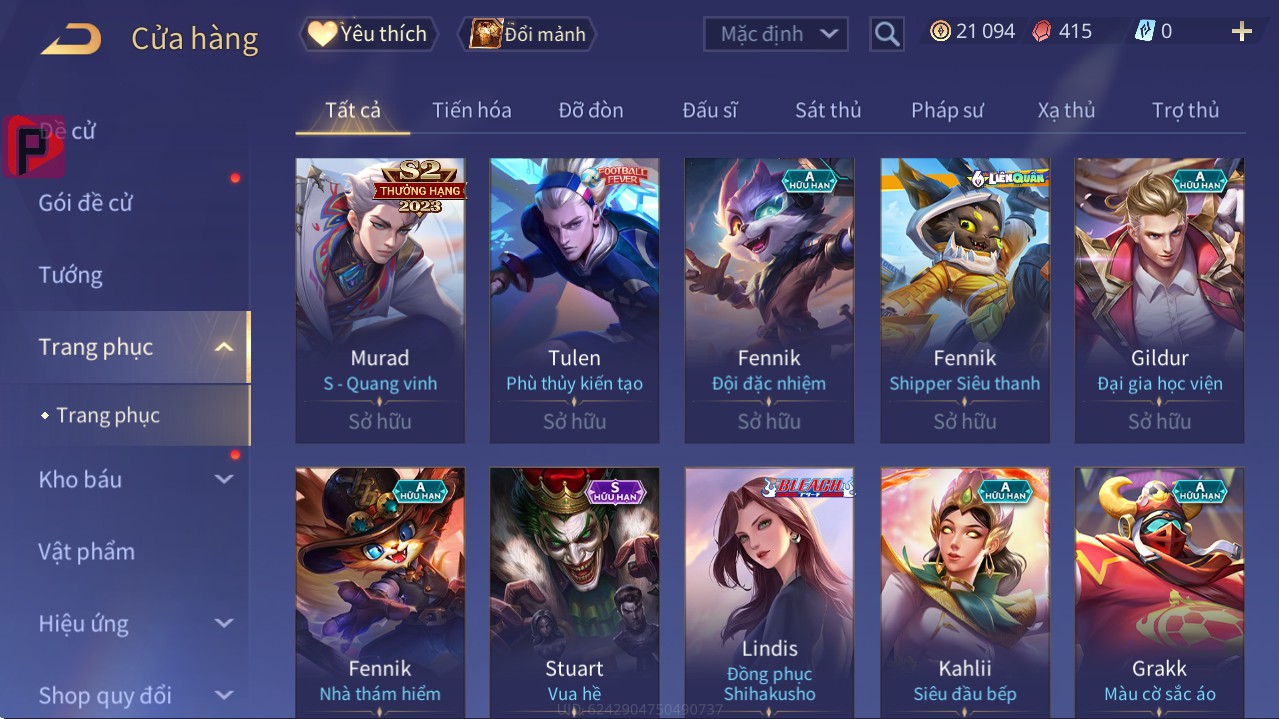The width and height of the screenshot is (1279, 719).
Task: Open the Tướng shop section
Action: click(71, 275)
